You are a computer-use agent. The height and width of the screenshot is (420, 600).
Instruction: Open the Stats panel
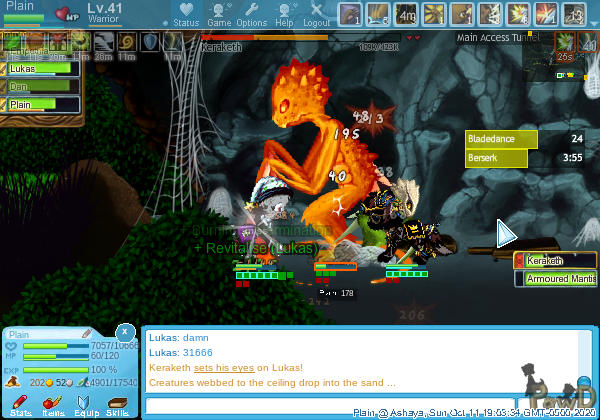[21, 403]
